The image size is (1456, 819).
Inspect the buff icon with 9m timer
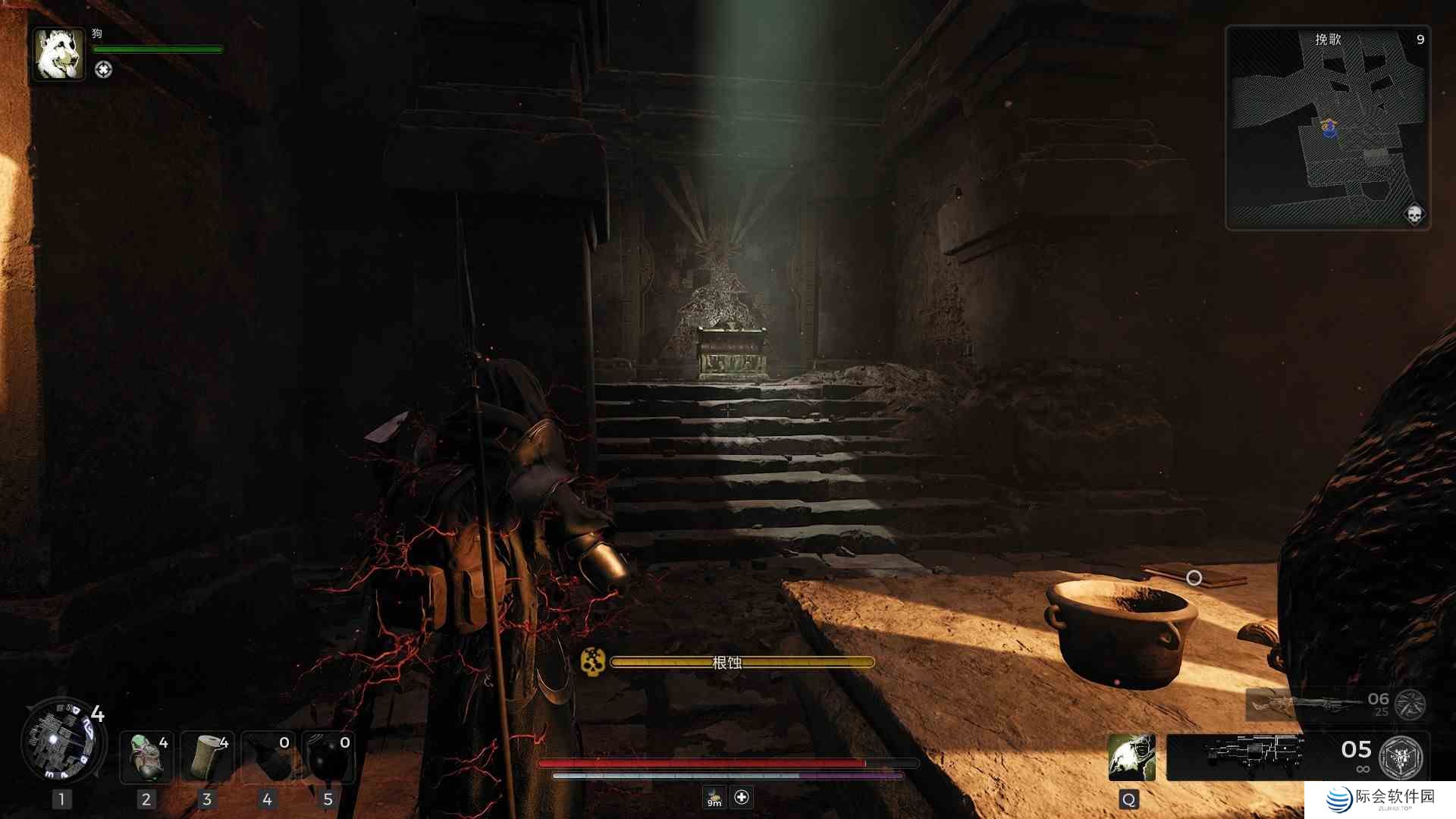click(714, 797)
